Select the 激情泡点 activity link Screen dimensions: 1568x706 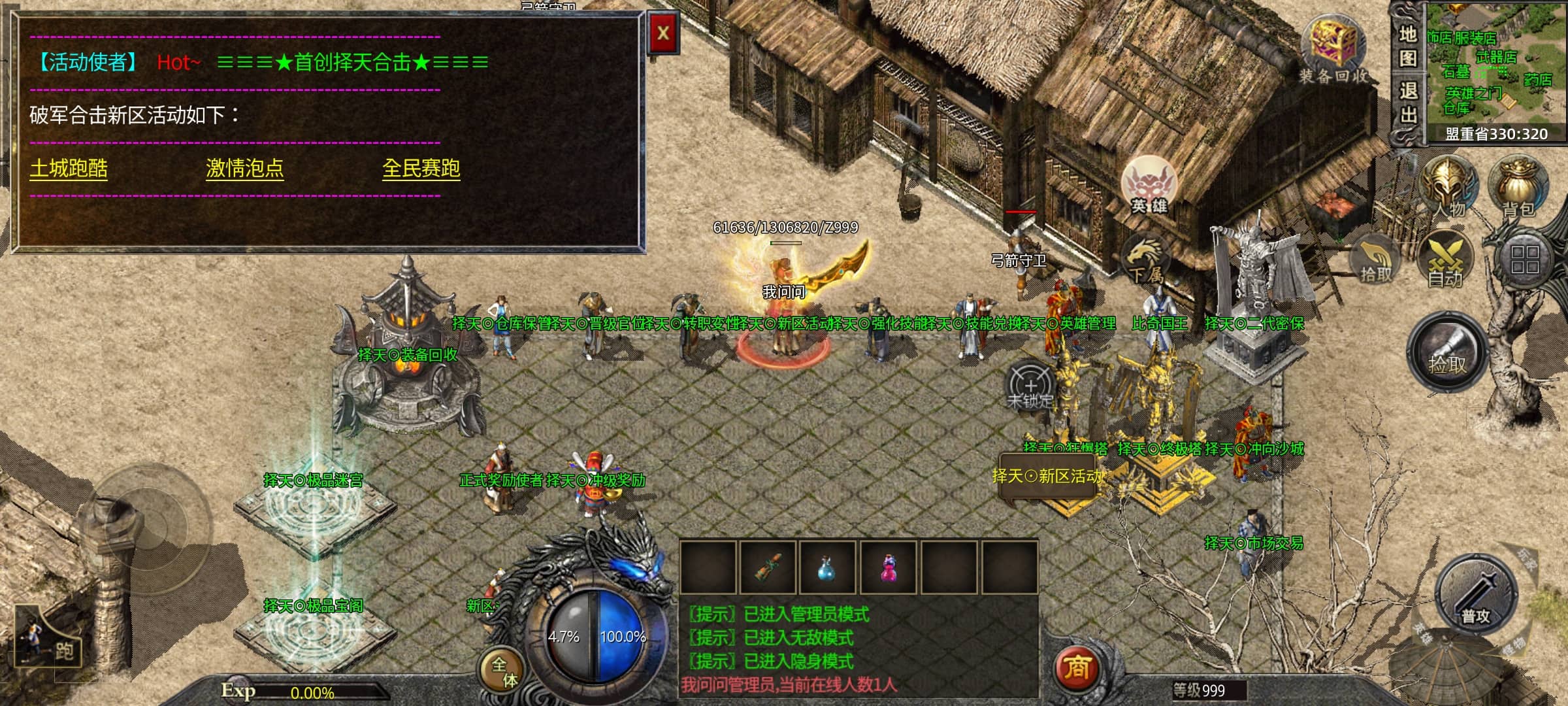[x=245, y=169]
